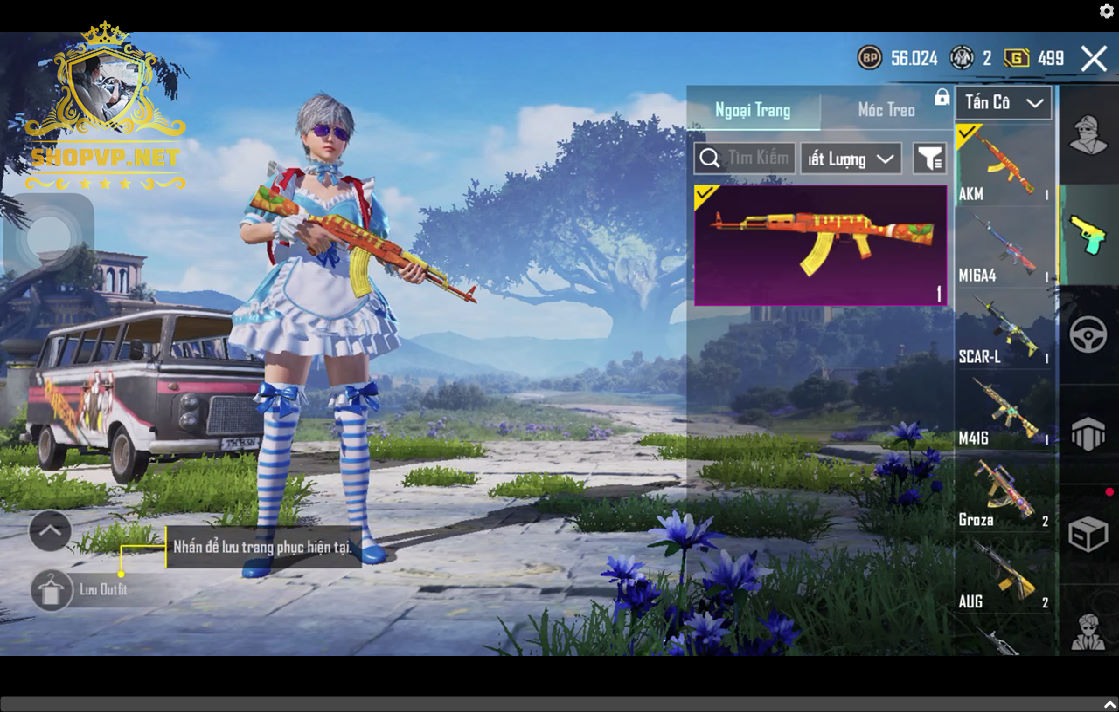Open the settings gear at top right
This screenshot has width=1119, height=712.
[x=1107, y=11]
